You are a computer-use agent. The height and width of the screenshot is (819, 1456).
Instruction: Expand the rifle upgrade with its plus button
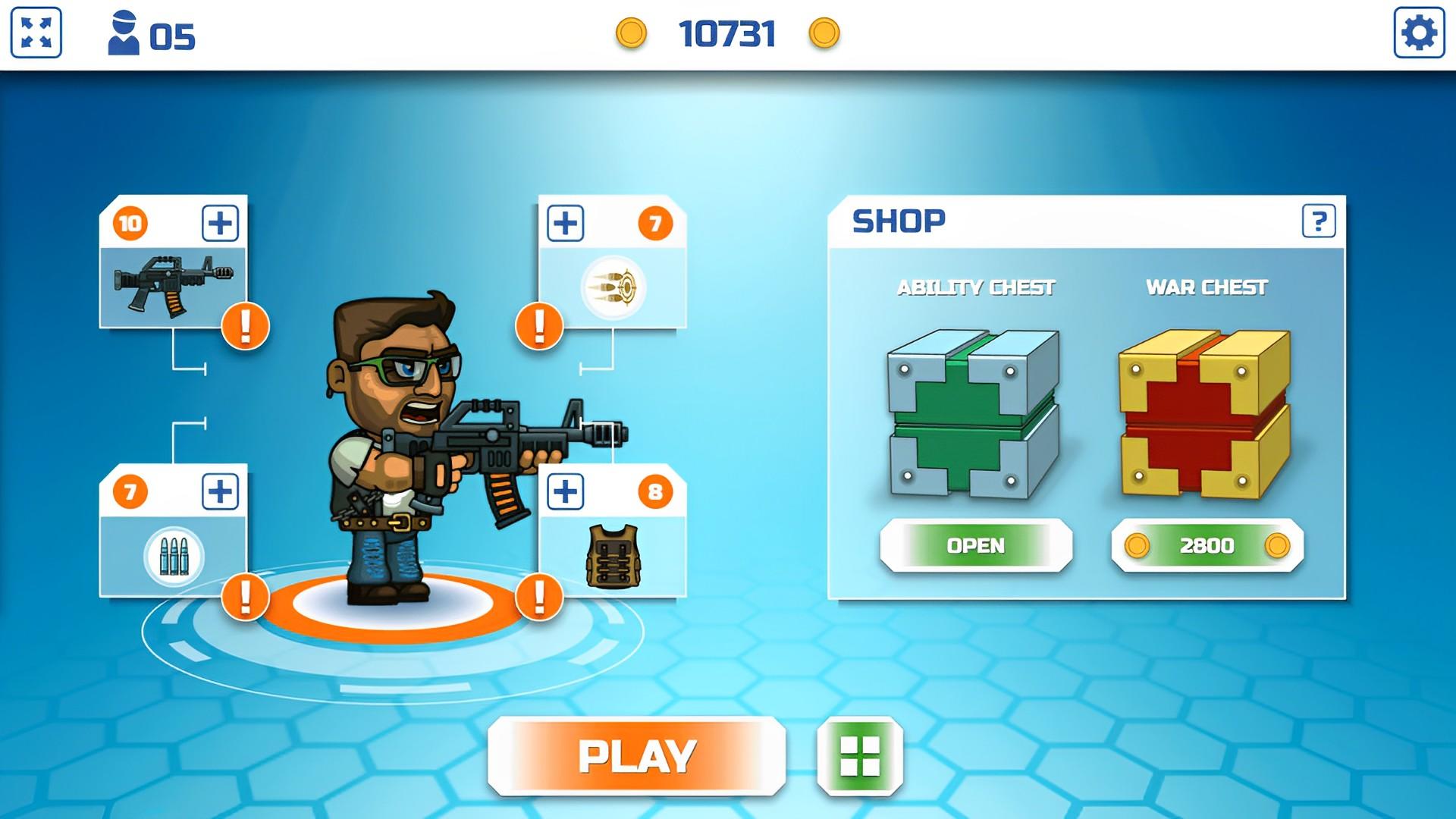[x=220, y=221]
